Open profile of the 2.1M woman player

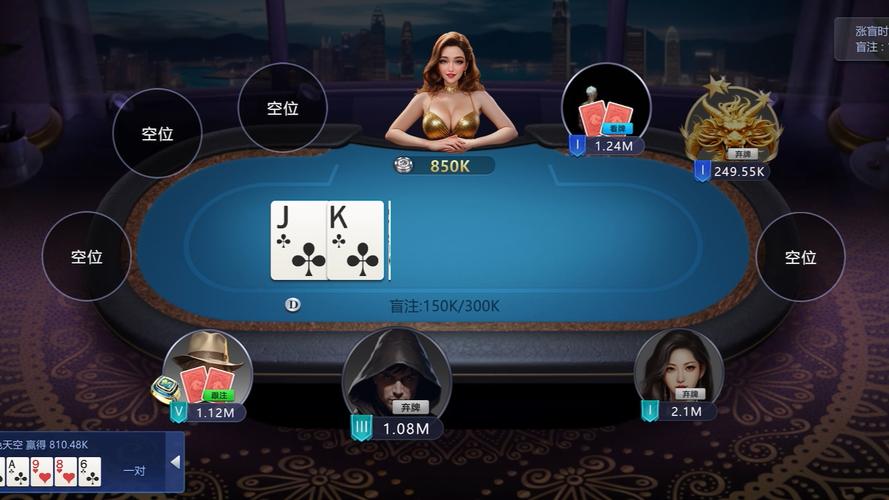click(678, 368)
